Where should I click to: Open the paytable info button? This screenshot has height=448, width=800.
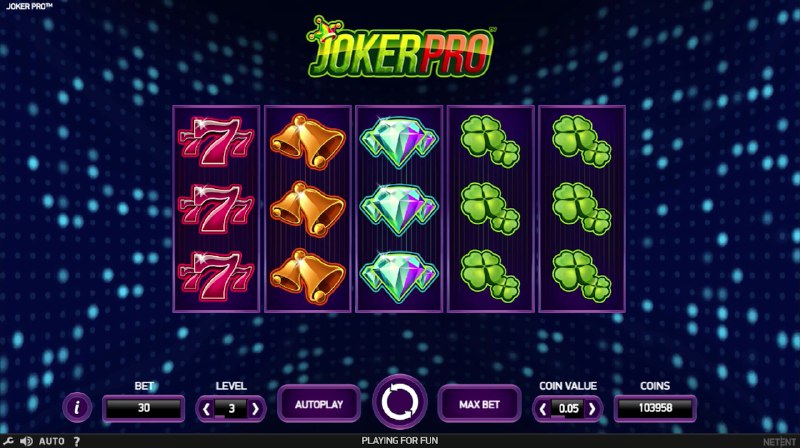click(x=78, y=406)
